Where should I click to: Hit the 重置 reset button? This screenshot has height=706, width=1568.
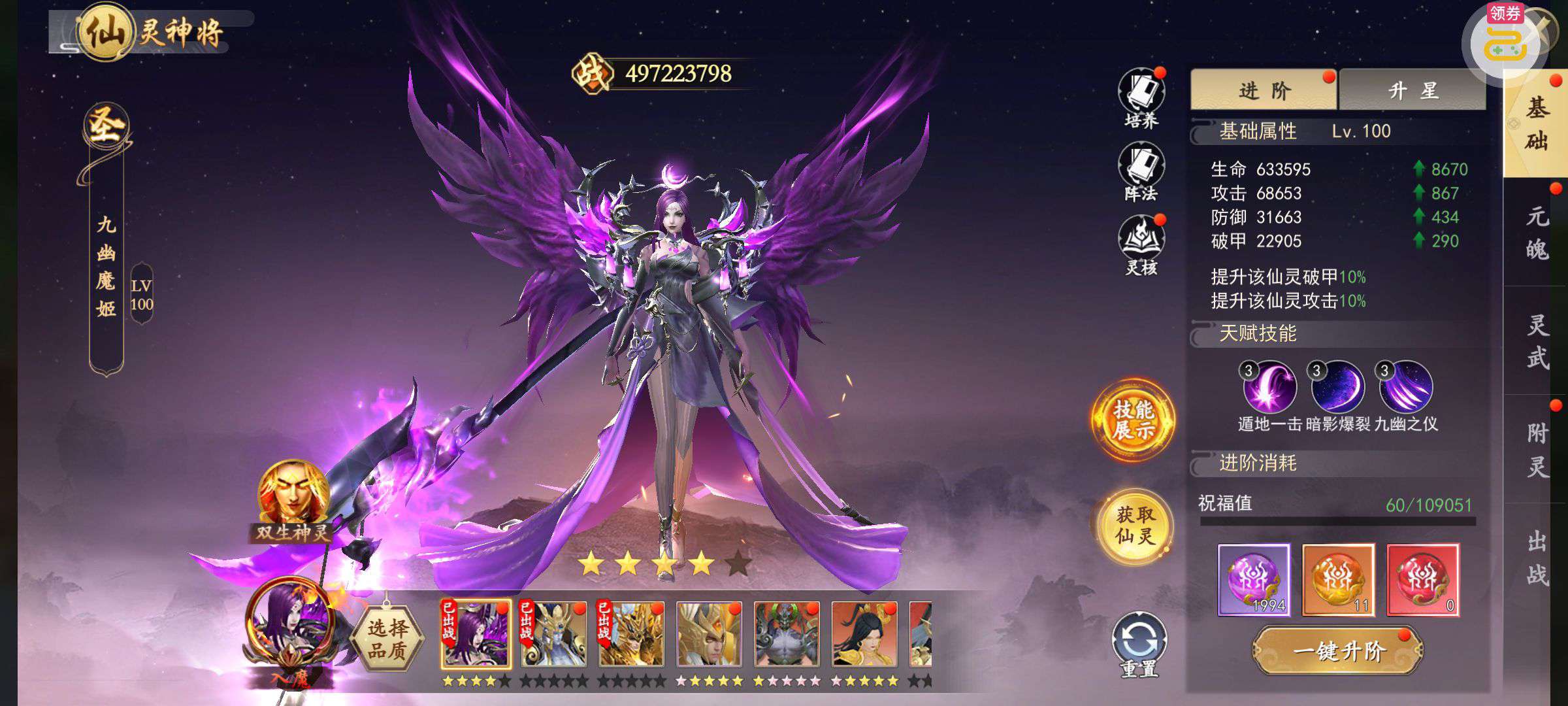pos(1139,643)
